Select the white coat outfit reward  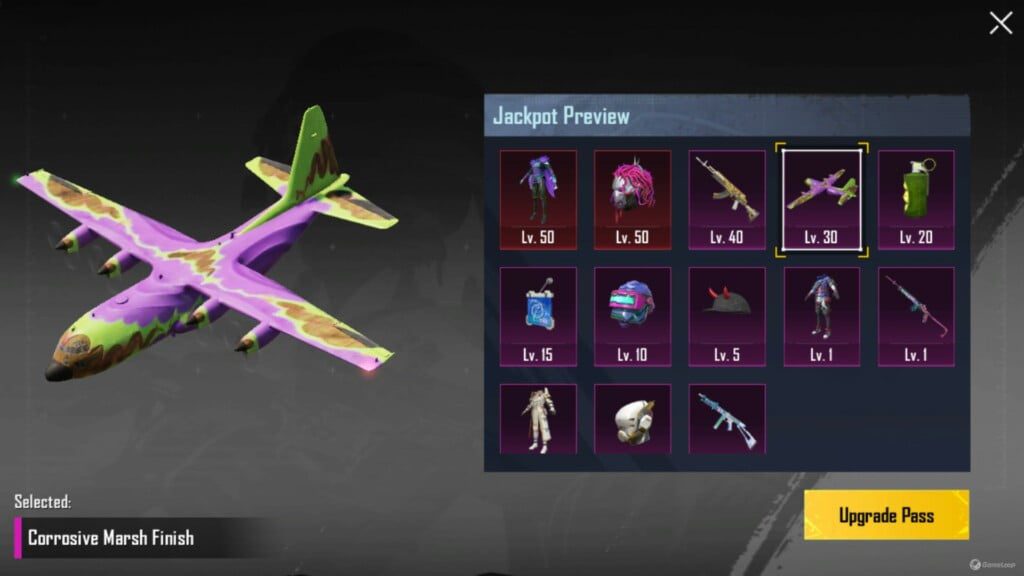(x=538, y=419)
